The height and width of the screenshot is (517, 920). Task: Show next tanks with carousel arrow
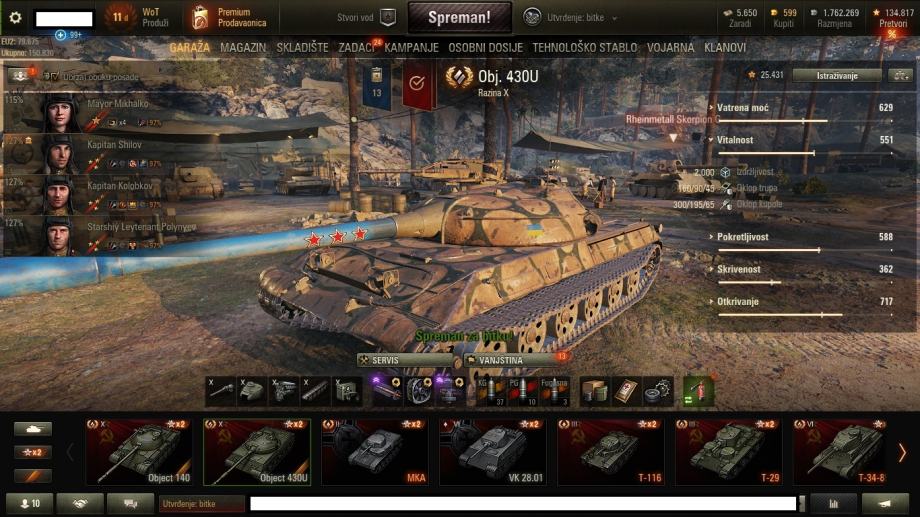click(901, 452)
